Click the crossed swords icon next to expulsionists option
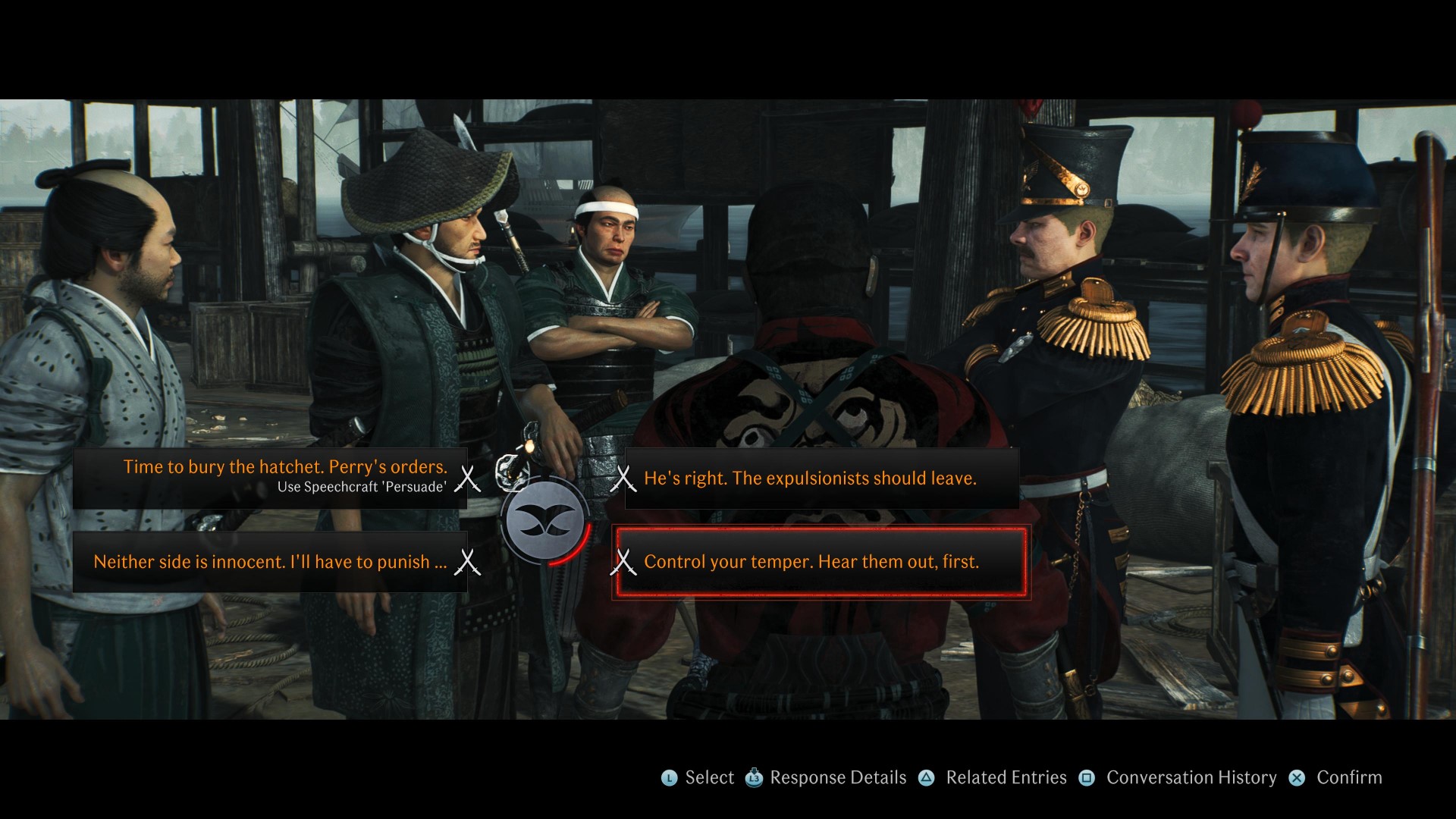The height and width of the screenshot is (819, 1456). (x=626, y=478)
